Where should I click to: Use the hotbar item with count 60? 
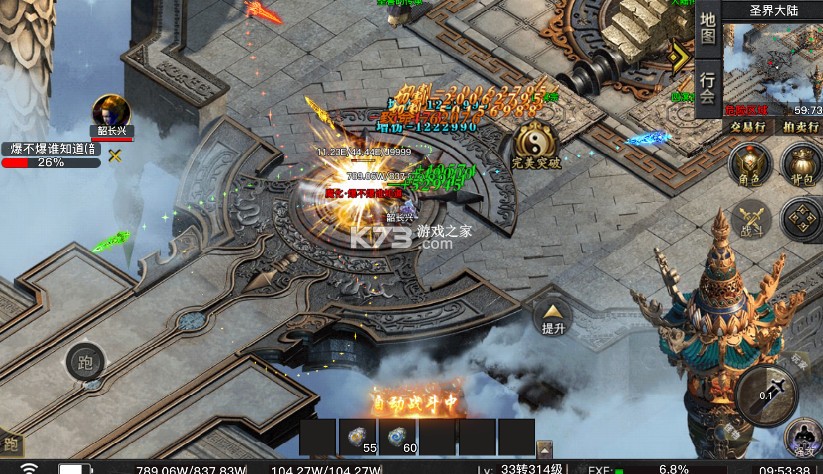tap(398, 434)
